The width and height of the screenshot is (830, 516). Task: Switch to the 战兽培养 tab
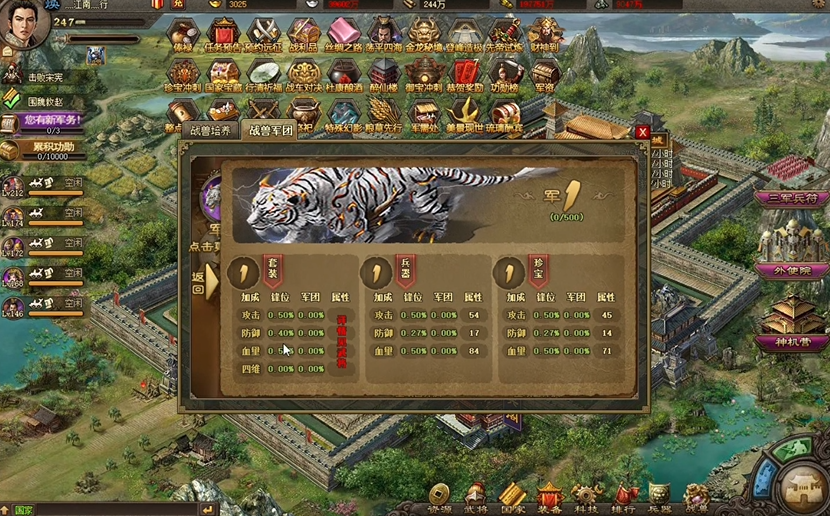(x=210, y=130)
